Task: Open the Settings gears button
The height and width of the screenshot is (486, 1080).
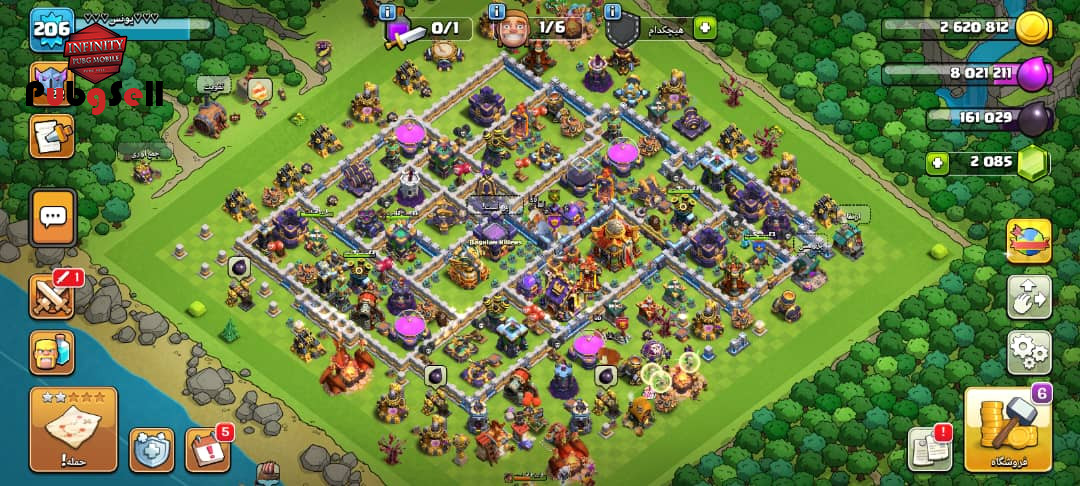Action: coord(1029,352)
